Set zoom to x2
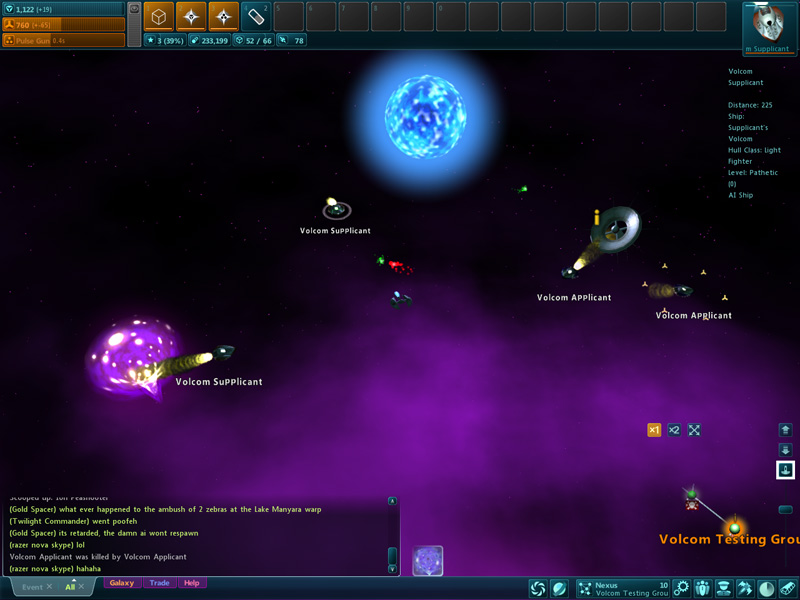 point(674,430)
